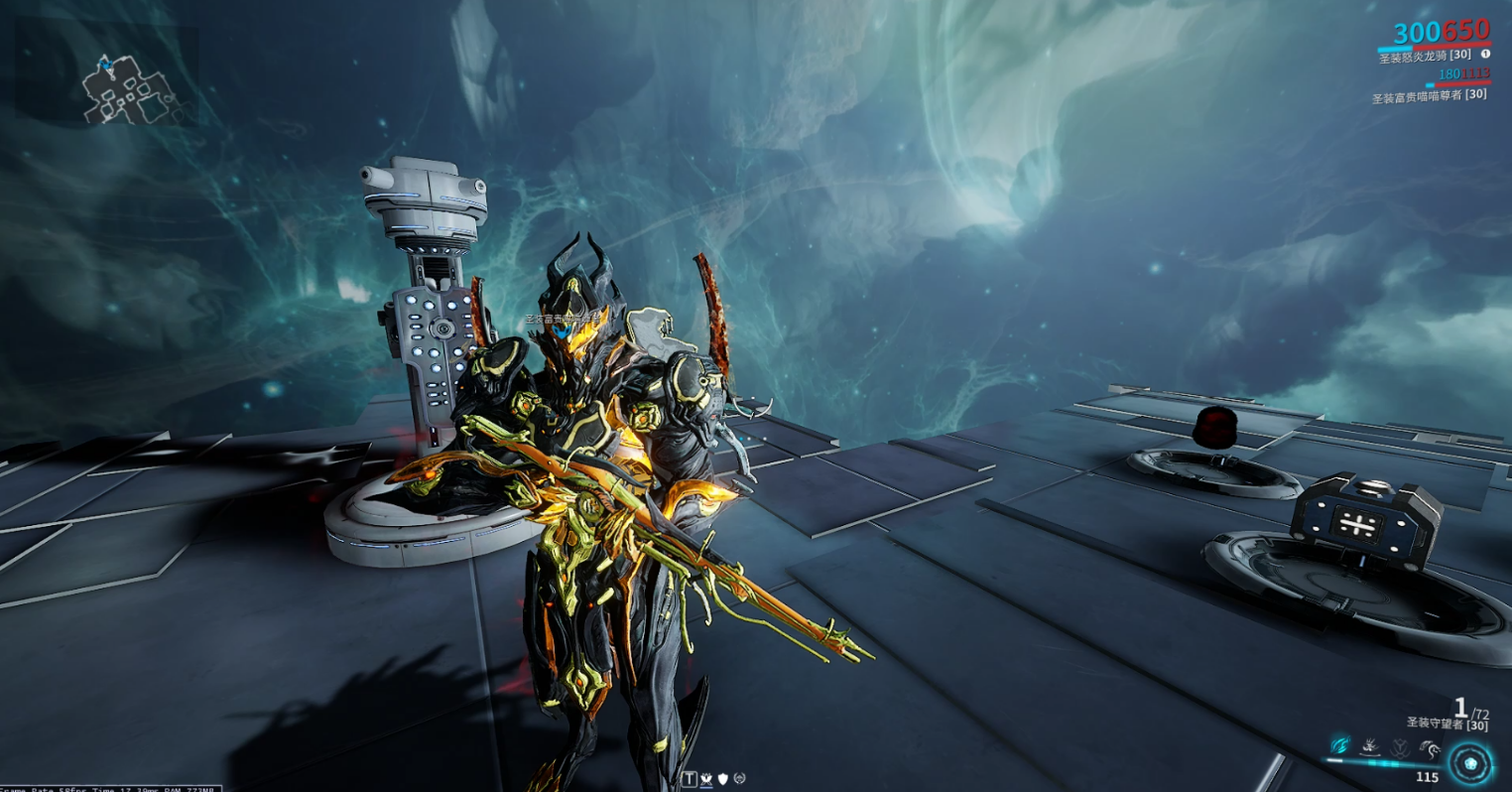Activate the glowing blue slash ability
The image size is (1512, 792).
pyautogui.click(x=1339, y=745)
